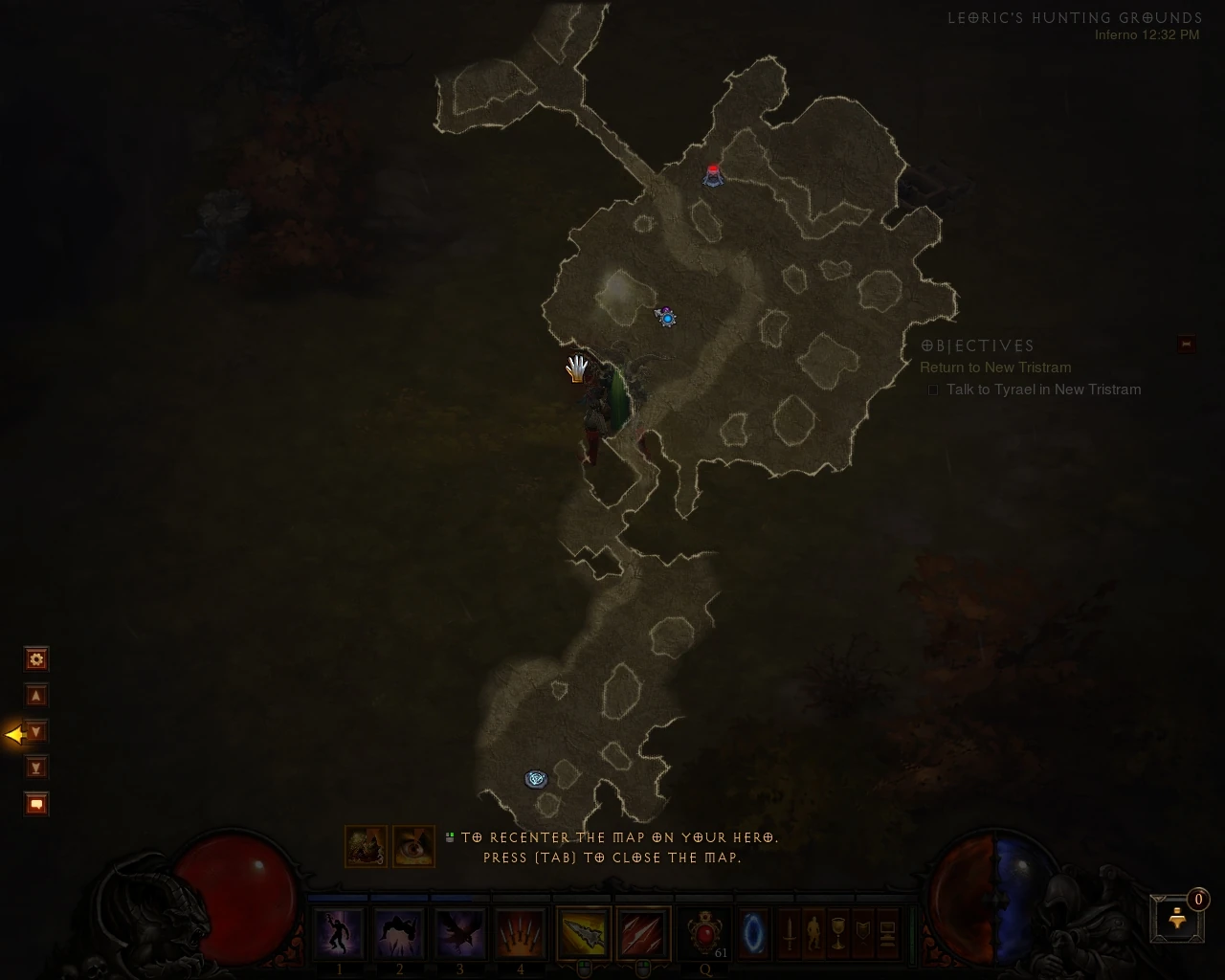Toggle chat with the speech bubble button
1225x980 pixels.
click(x=35, y=804)
